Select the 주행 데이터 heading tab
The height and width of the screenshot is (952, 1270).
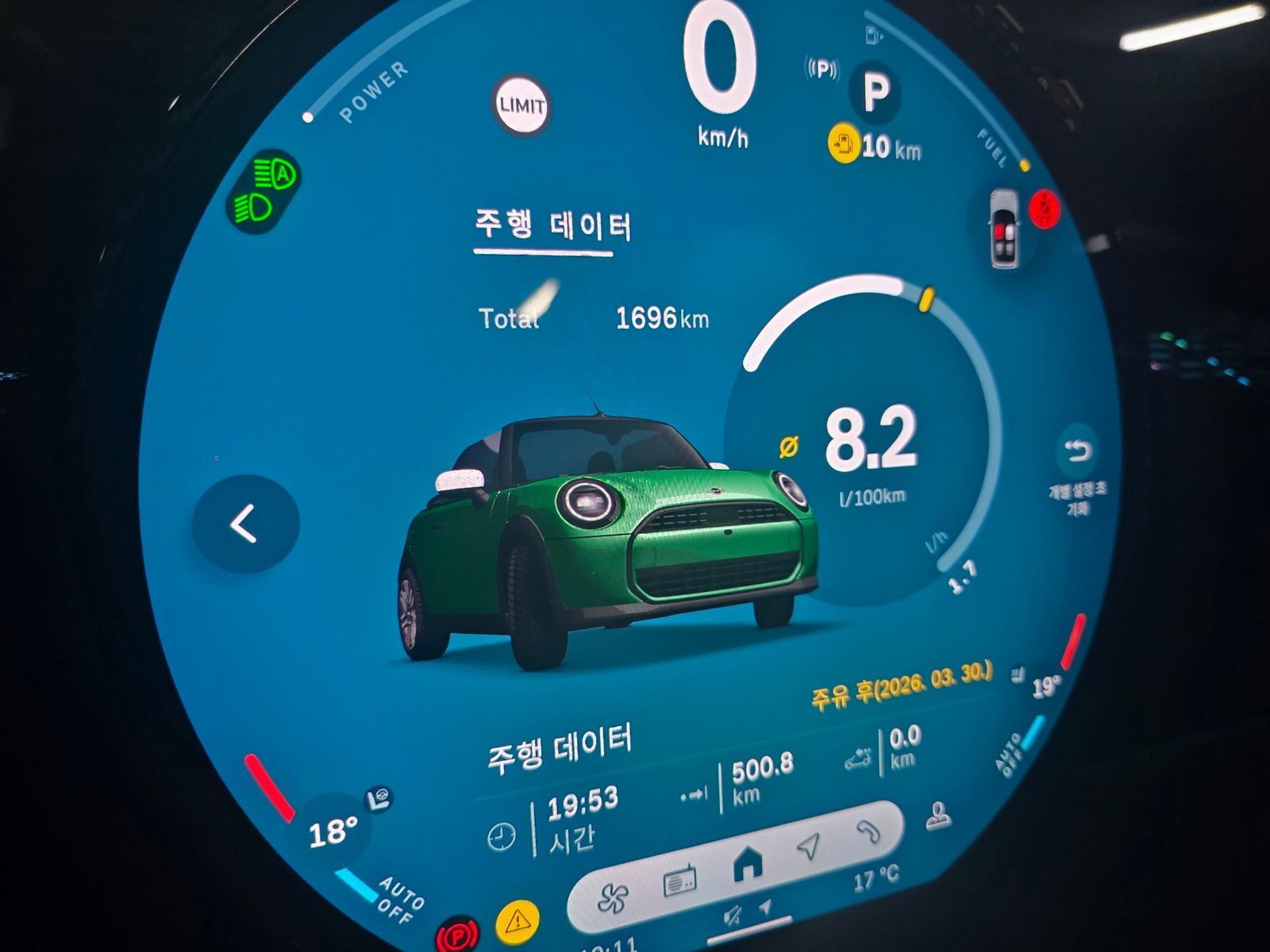point(552,228)
